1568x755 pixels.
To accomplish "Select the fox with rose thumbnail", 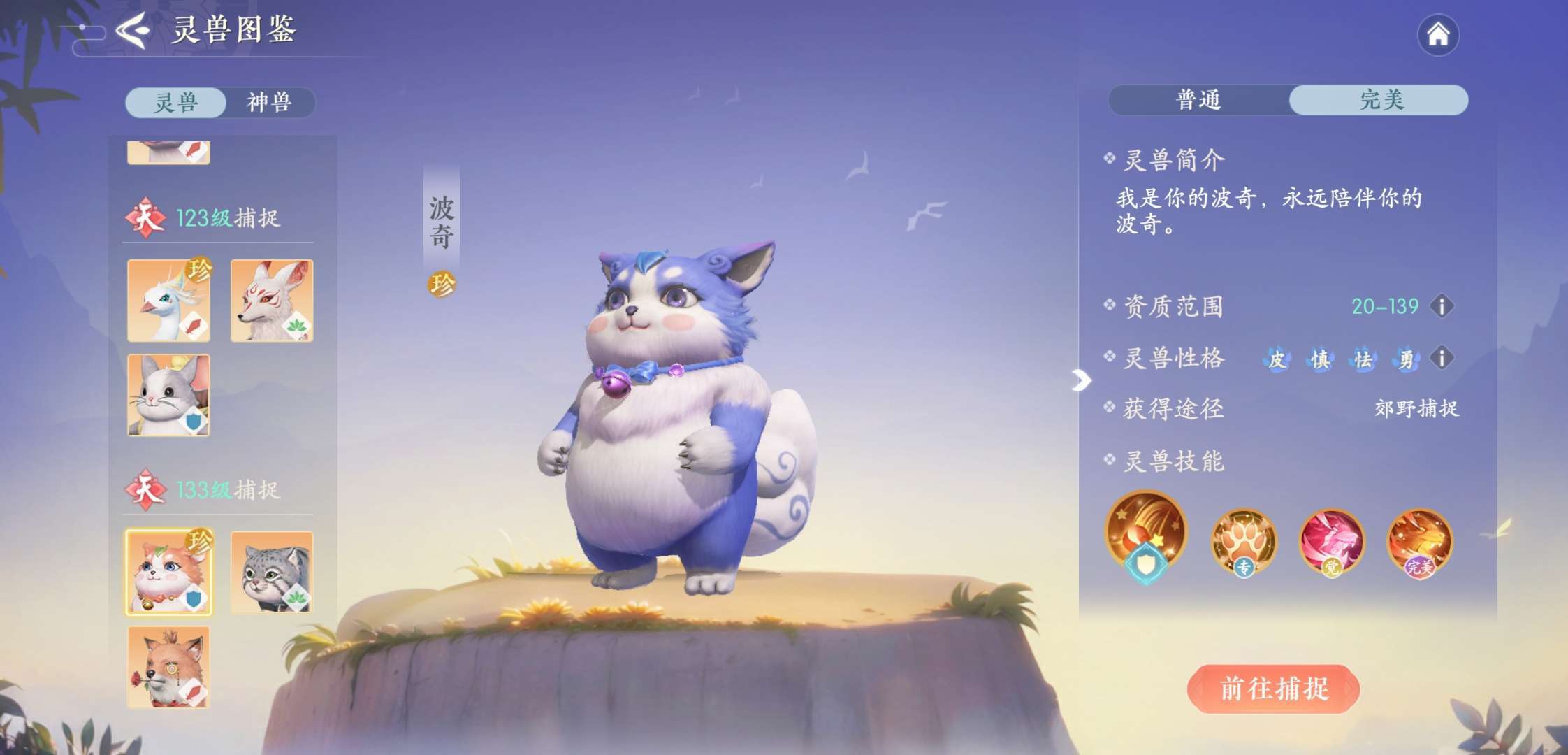I will click(168, 667).
